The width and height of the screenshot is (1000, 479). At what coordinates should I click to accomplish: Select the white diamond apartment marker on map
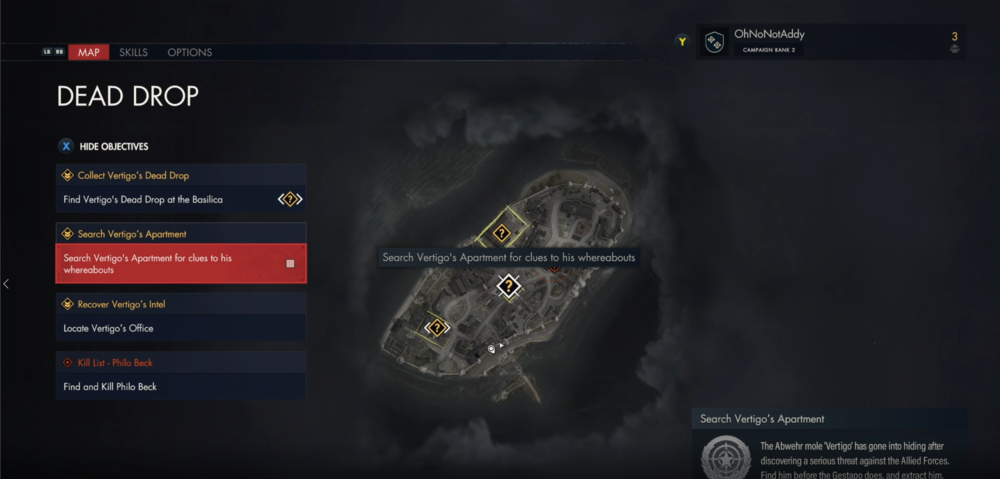point(509,287)
